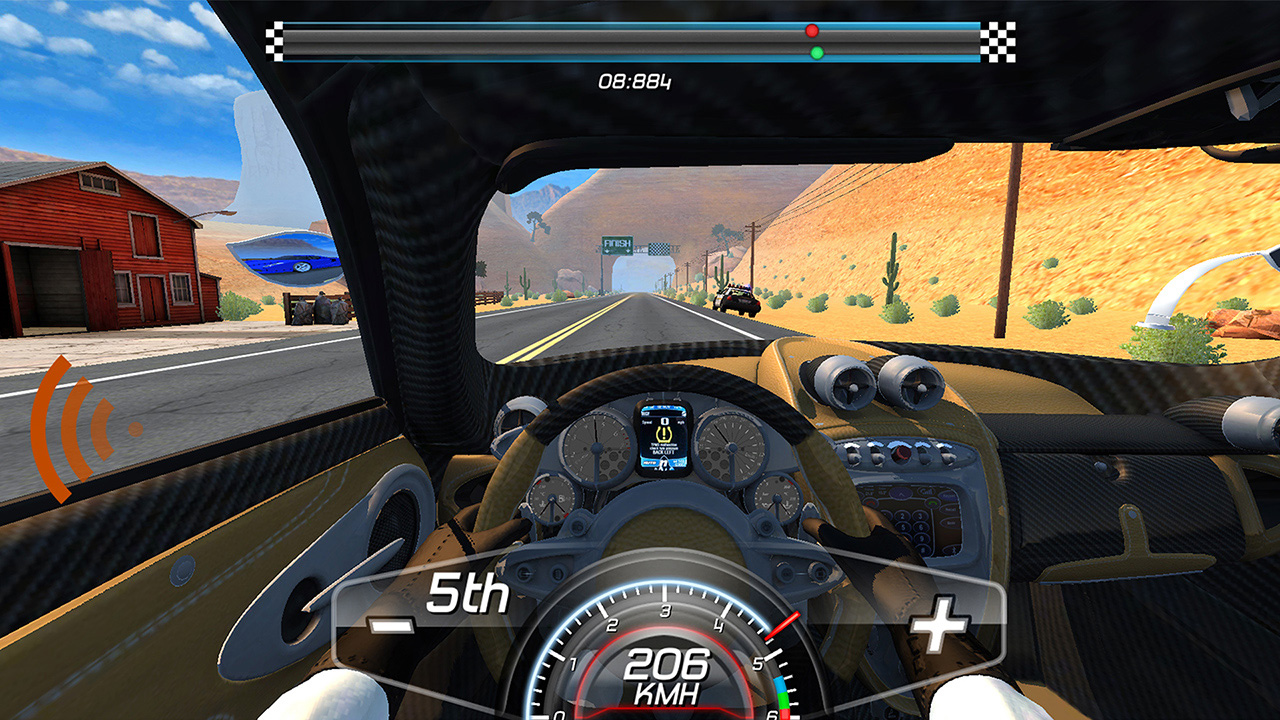Click the yellow TPMS tire pressure warning icon
1280x720 pixels.
click(x=664, y=434)
